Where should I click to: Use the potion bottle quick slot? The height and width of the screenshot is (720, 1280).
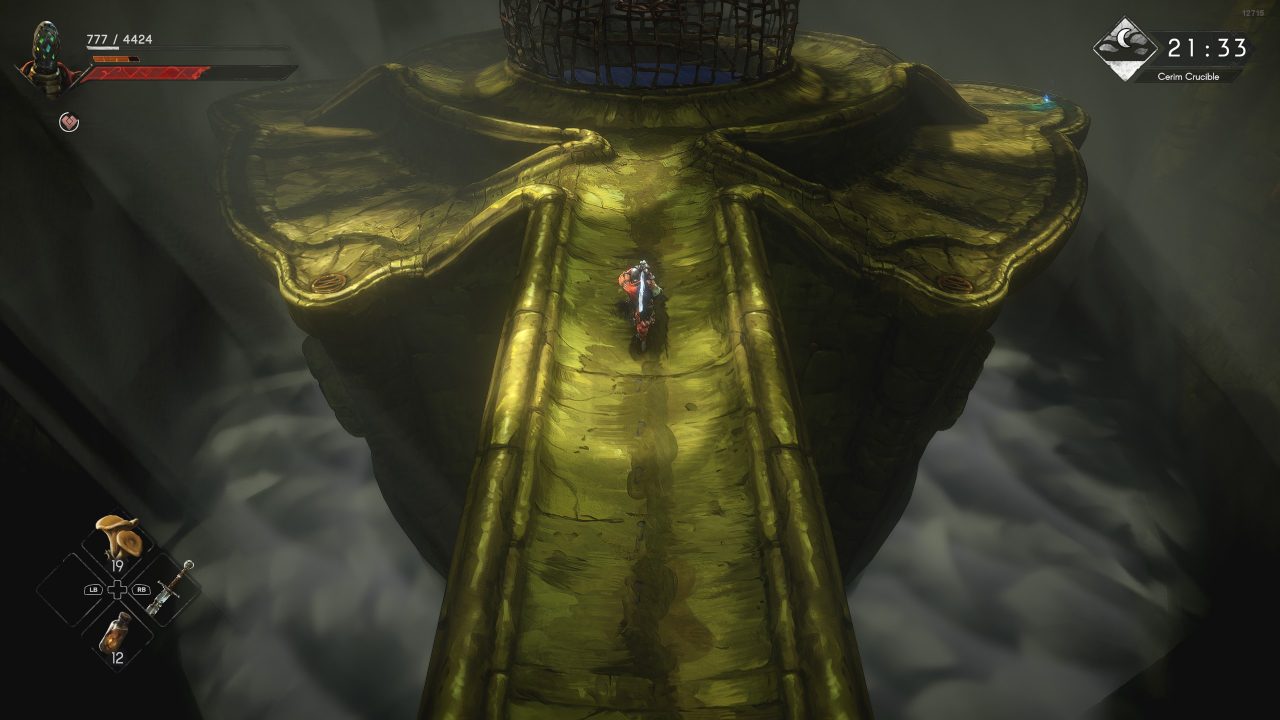click(x=118, y=635)
